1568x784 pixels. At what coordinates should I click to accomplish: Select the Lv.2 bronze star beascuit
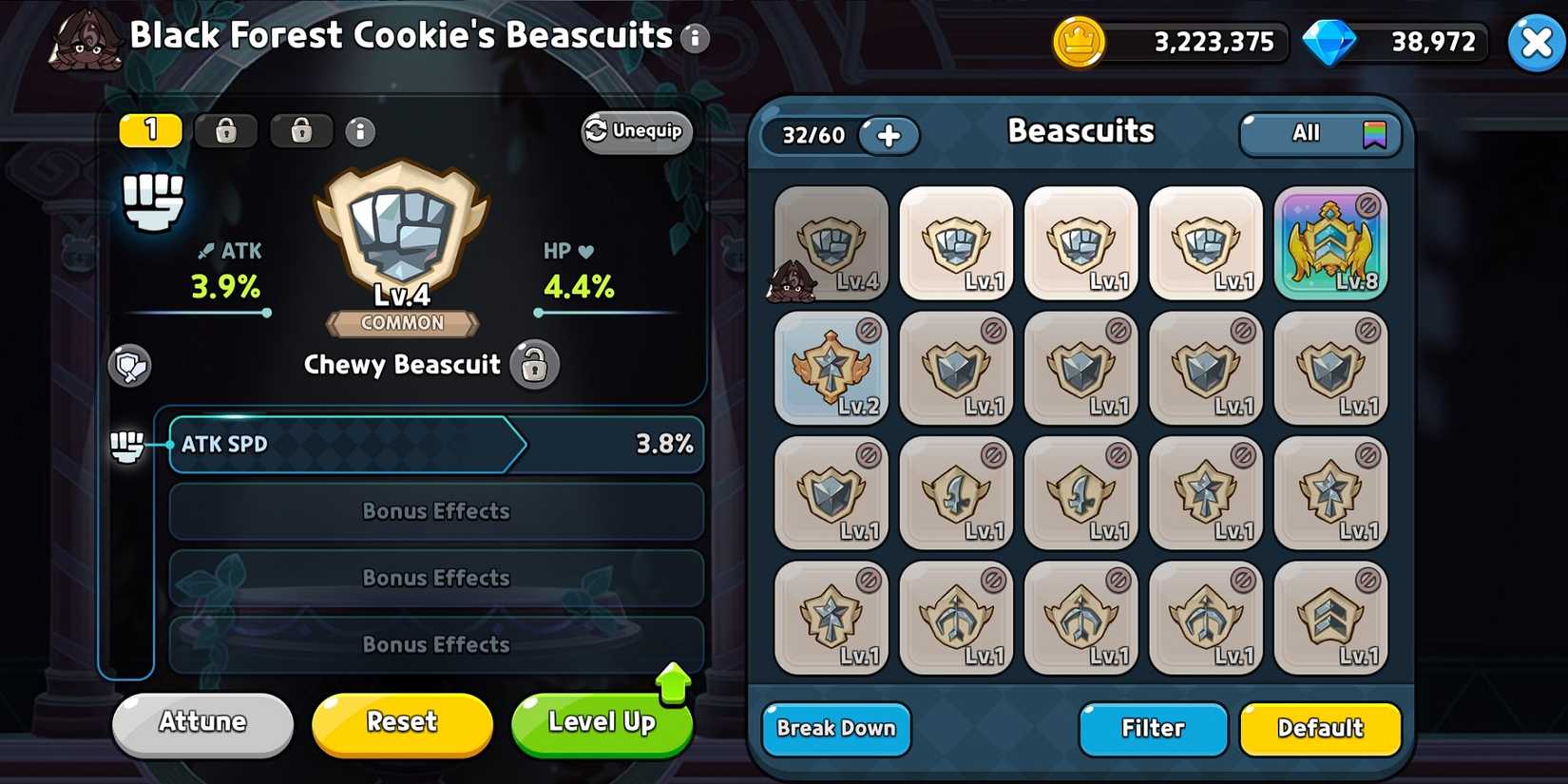(x=831, y=368)
